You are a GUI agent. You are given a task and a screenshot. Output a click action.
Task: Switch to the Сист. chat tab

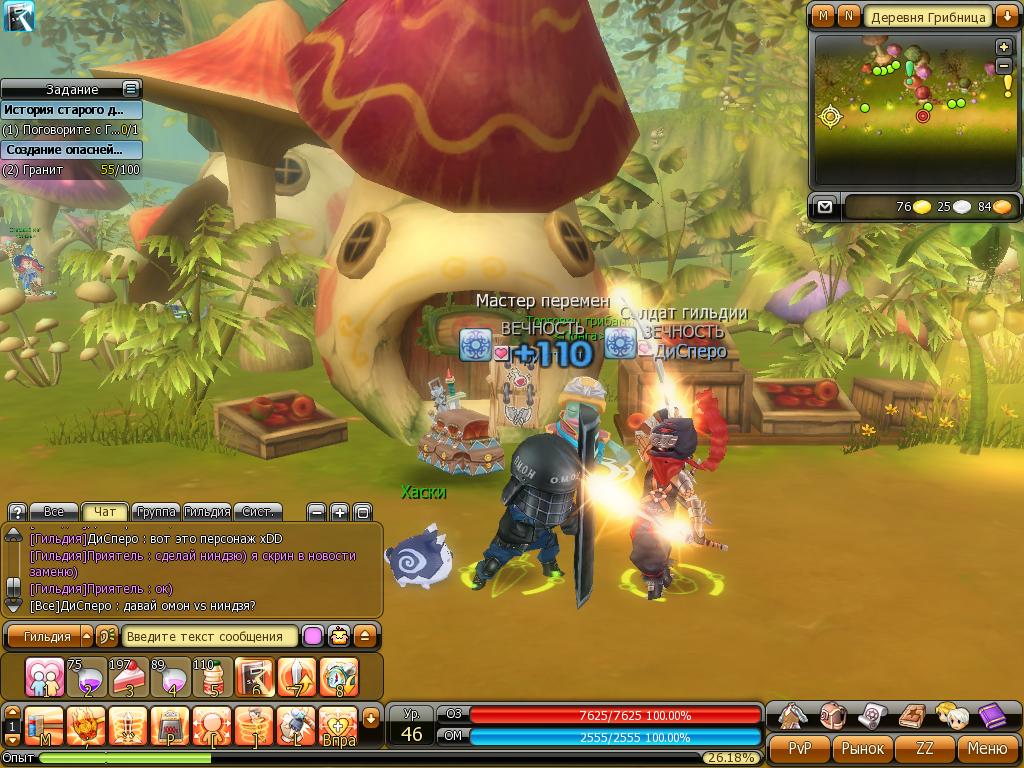(x=258, y=511)
